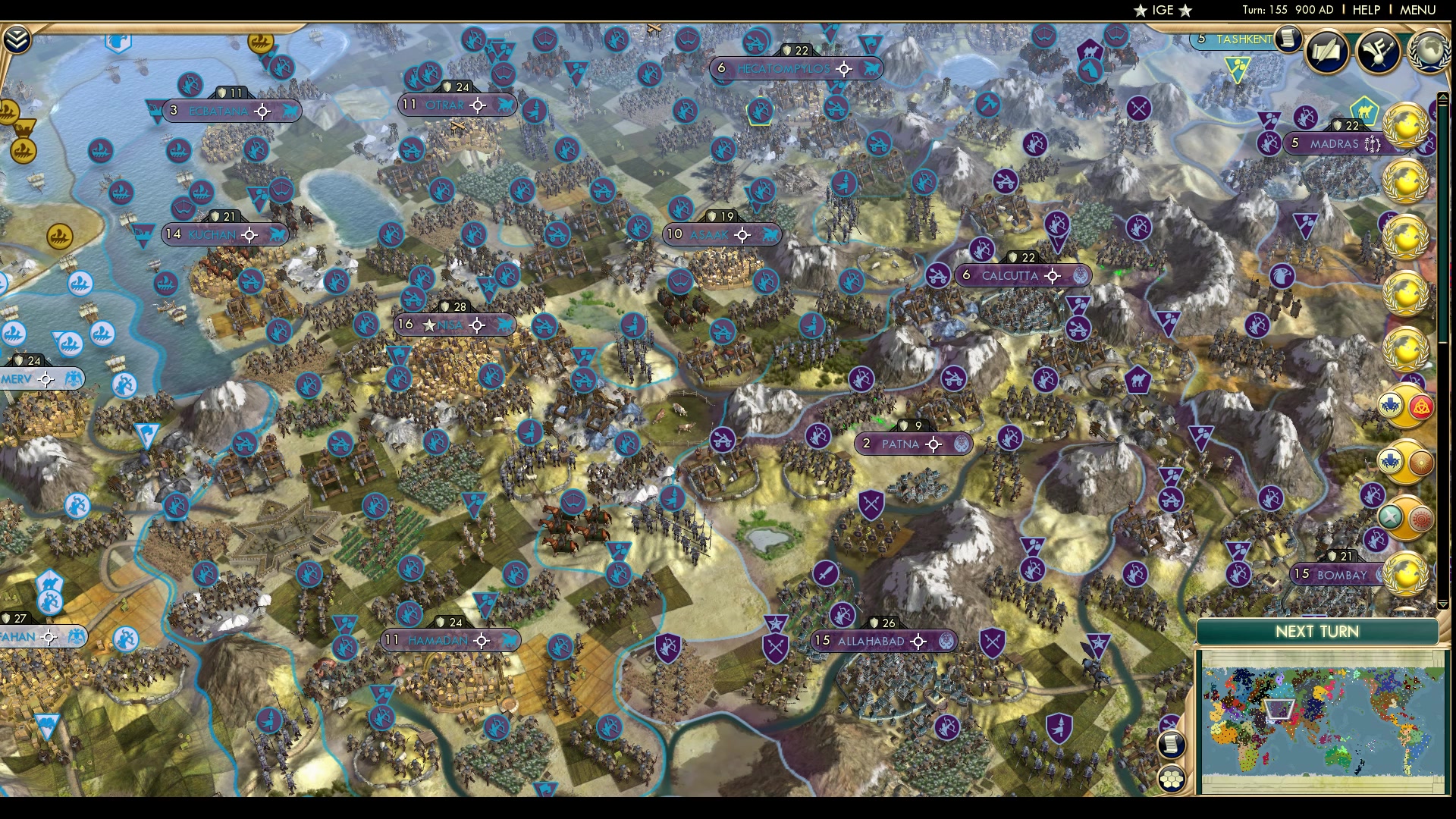Image resolution: width=1456 pixels, height=819 pixels.
Task: Click the winged culture emblem icon in top bar
Action: point(1379,52)
